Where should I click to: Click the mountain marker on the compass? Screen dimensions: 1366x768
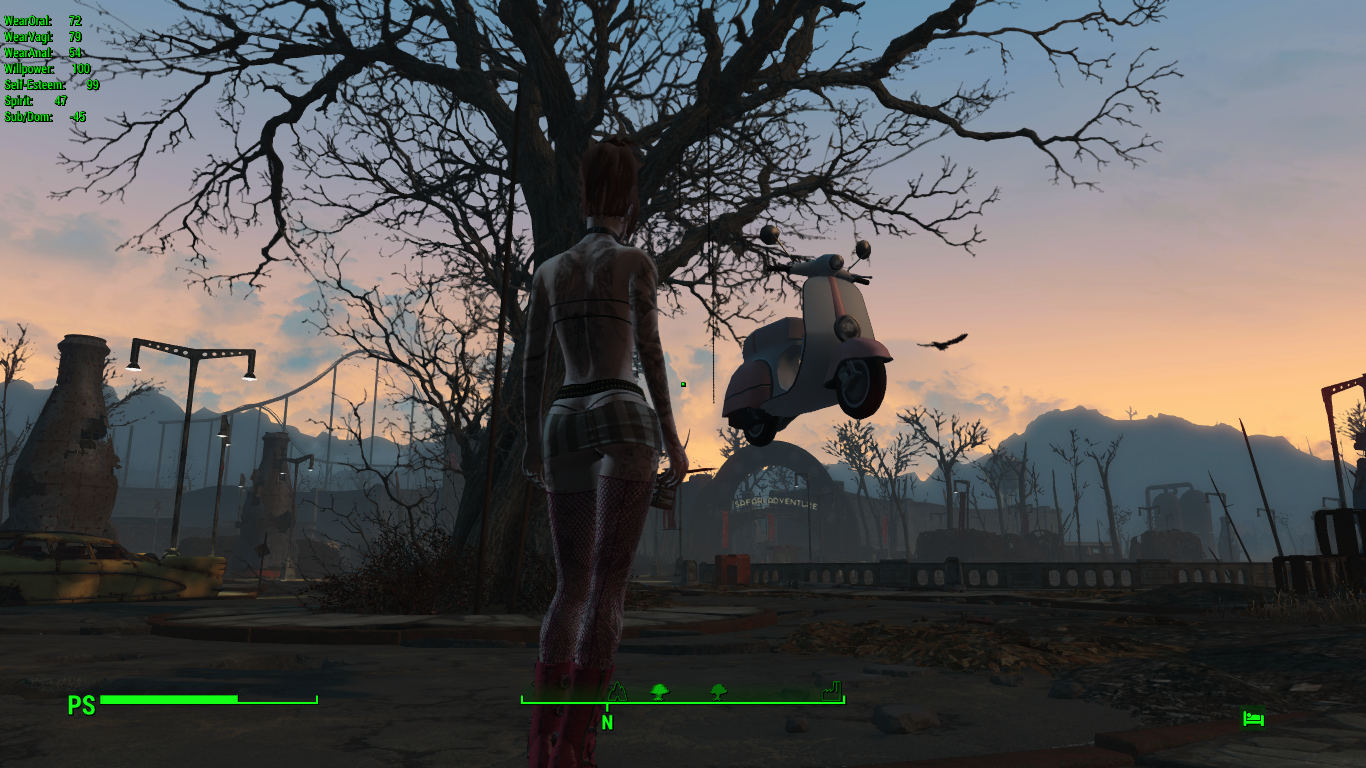coord(619,692)
